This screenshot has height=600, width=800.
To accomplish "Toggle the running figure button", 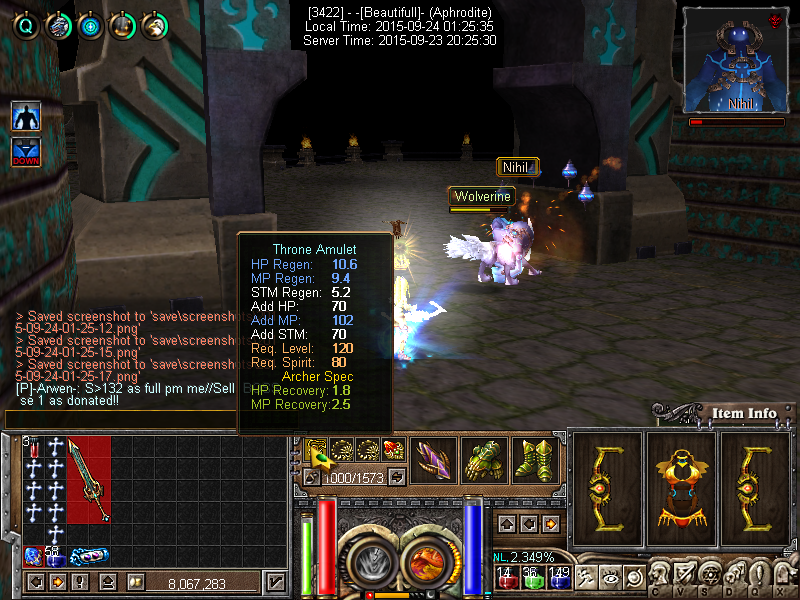I will pos(588,576).
